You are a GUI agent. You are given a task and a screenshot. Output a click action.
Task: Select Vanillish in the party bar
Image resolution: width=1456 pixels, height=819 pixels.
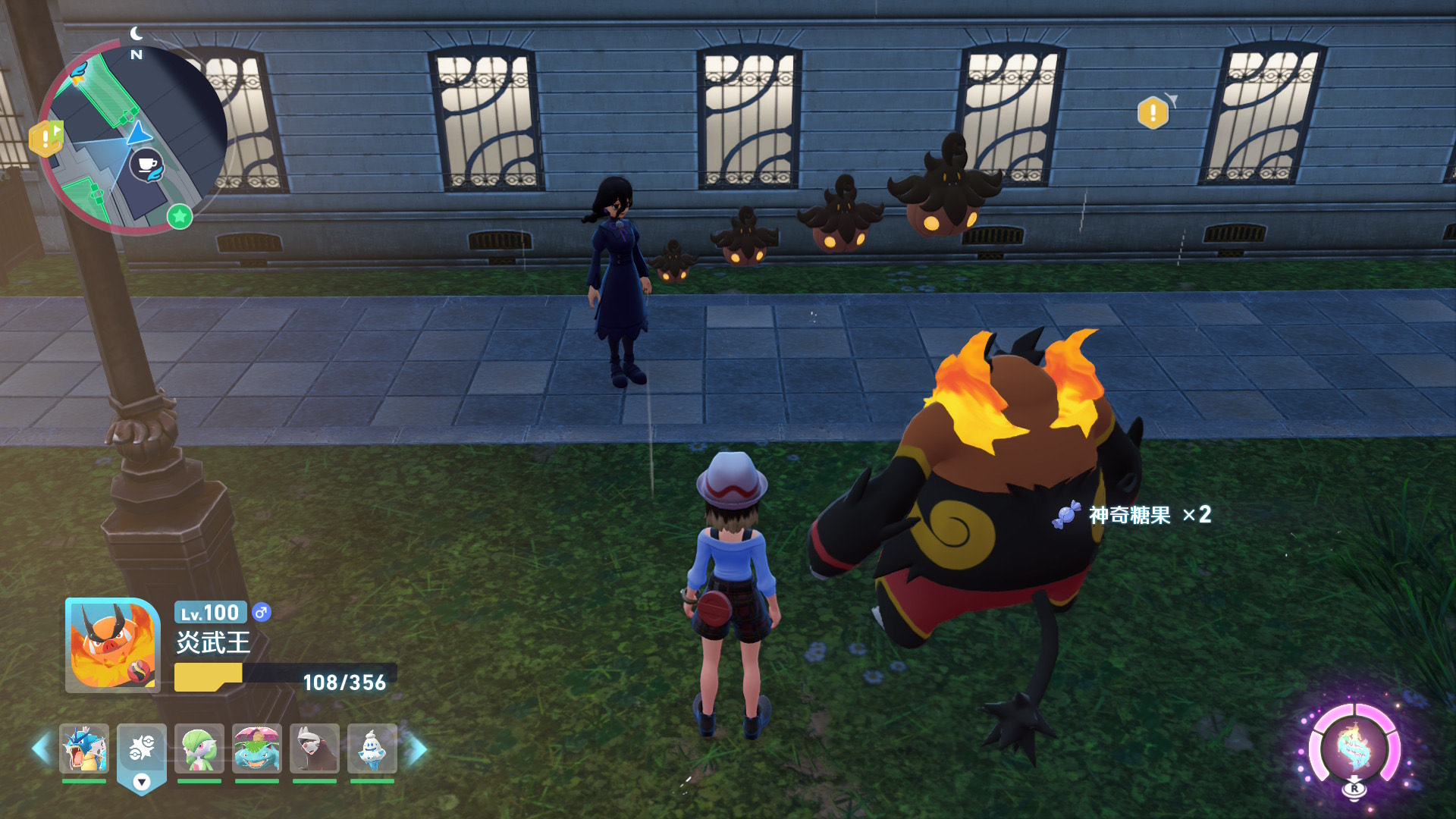coord(372,748)
